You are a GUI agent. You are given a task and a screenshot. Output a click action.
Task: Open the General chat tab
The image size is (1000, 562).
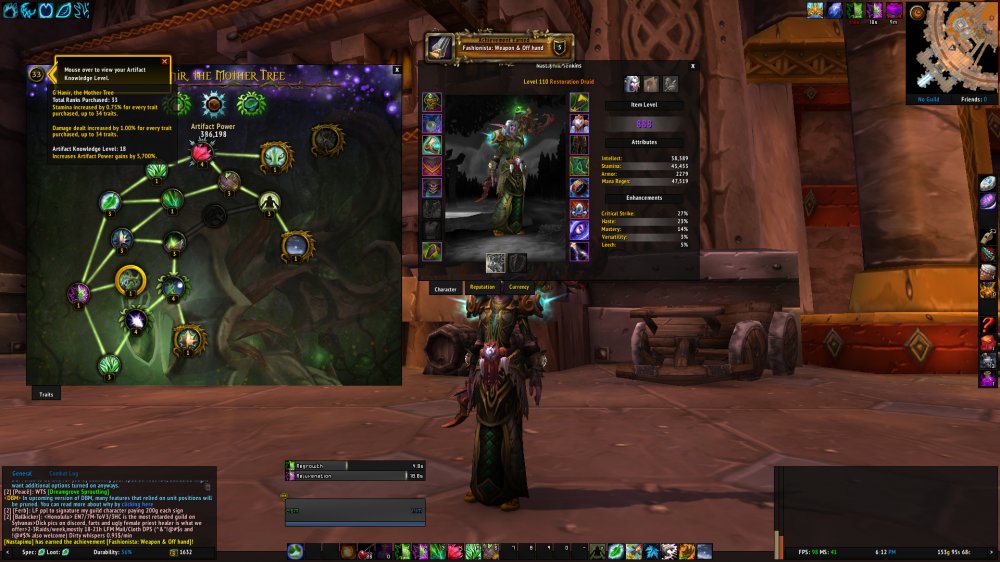point(22,473)
